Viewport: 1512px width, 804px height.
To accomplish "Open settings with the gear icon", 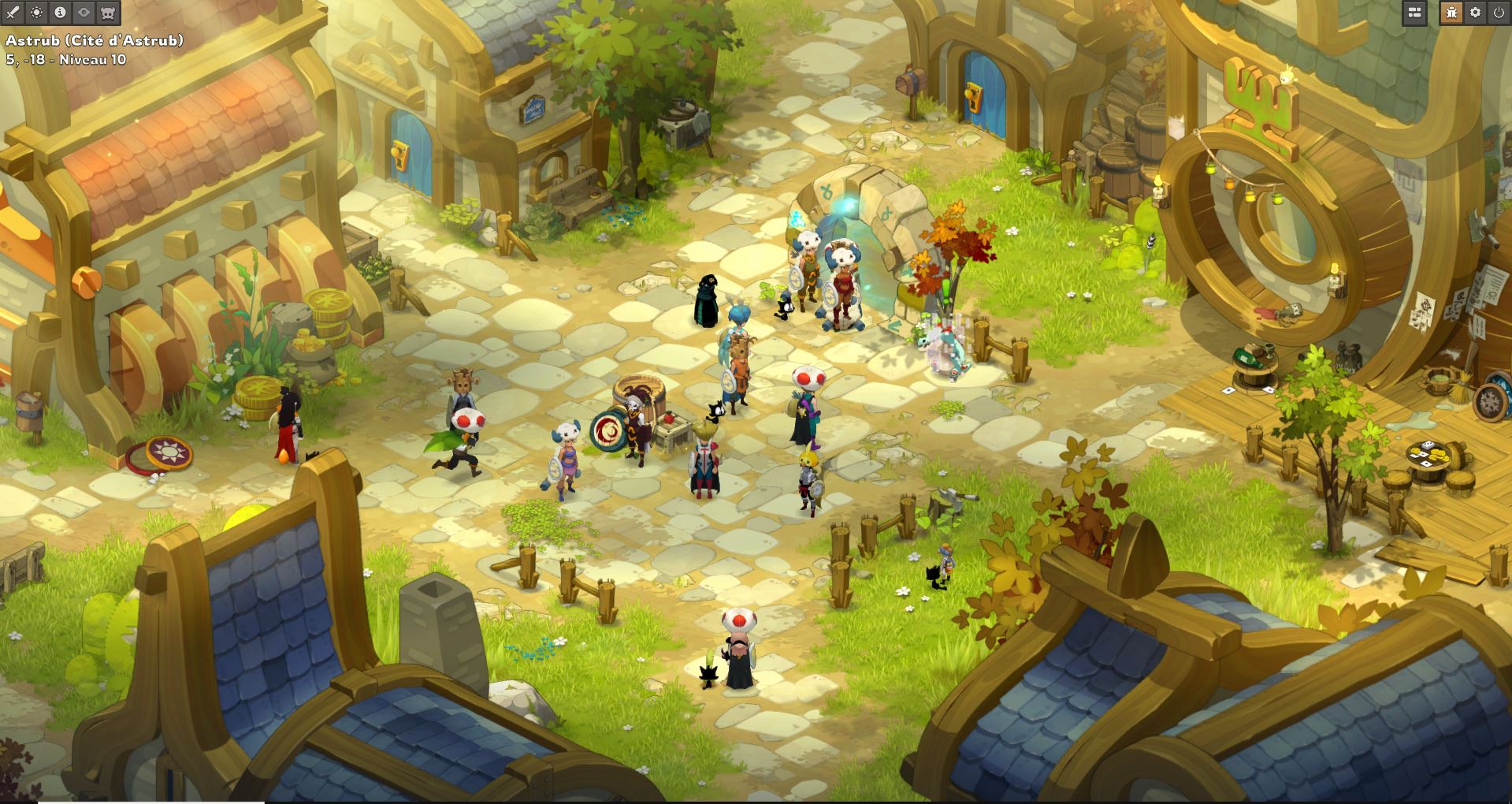I will pyautogui.click(x=1476, y=13).
